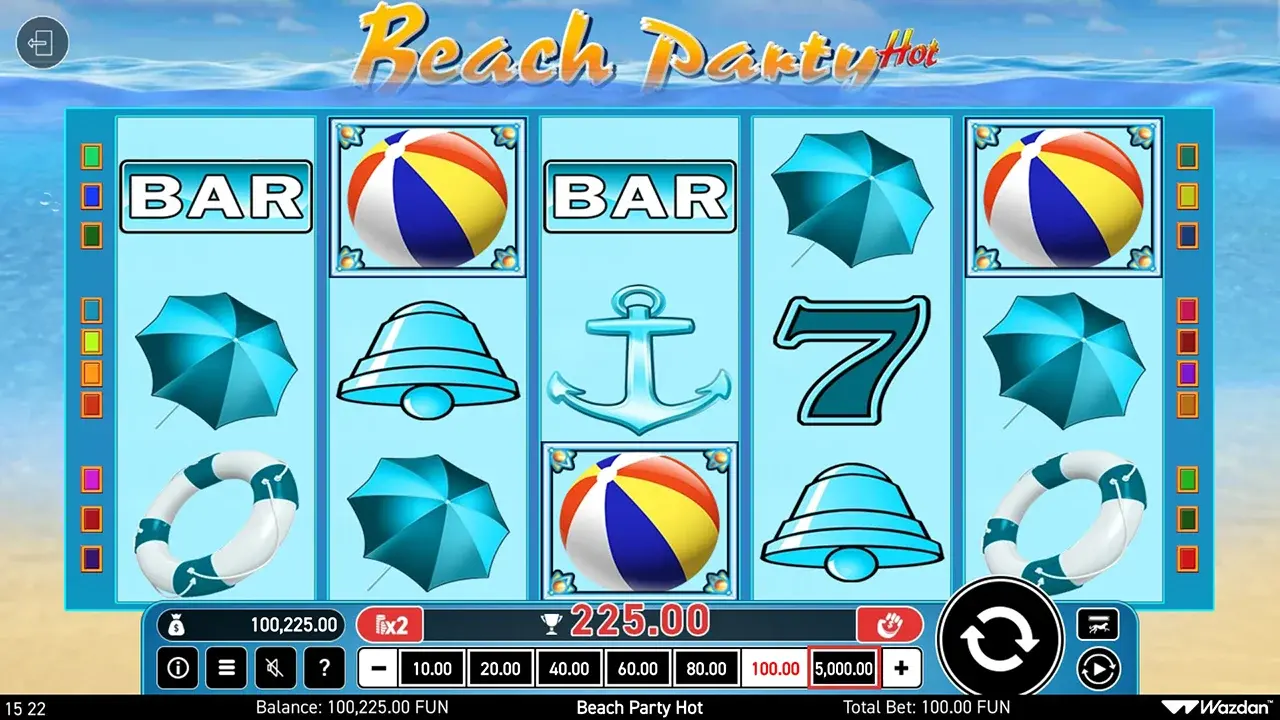Activate the x2 gamble feature

click(390, 626)
